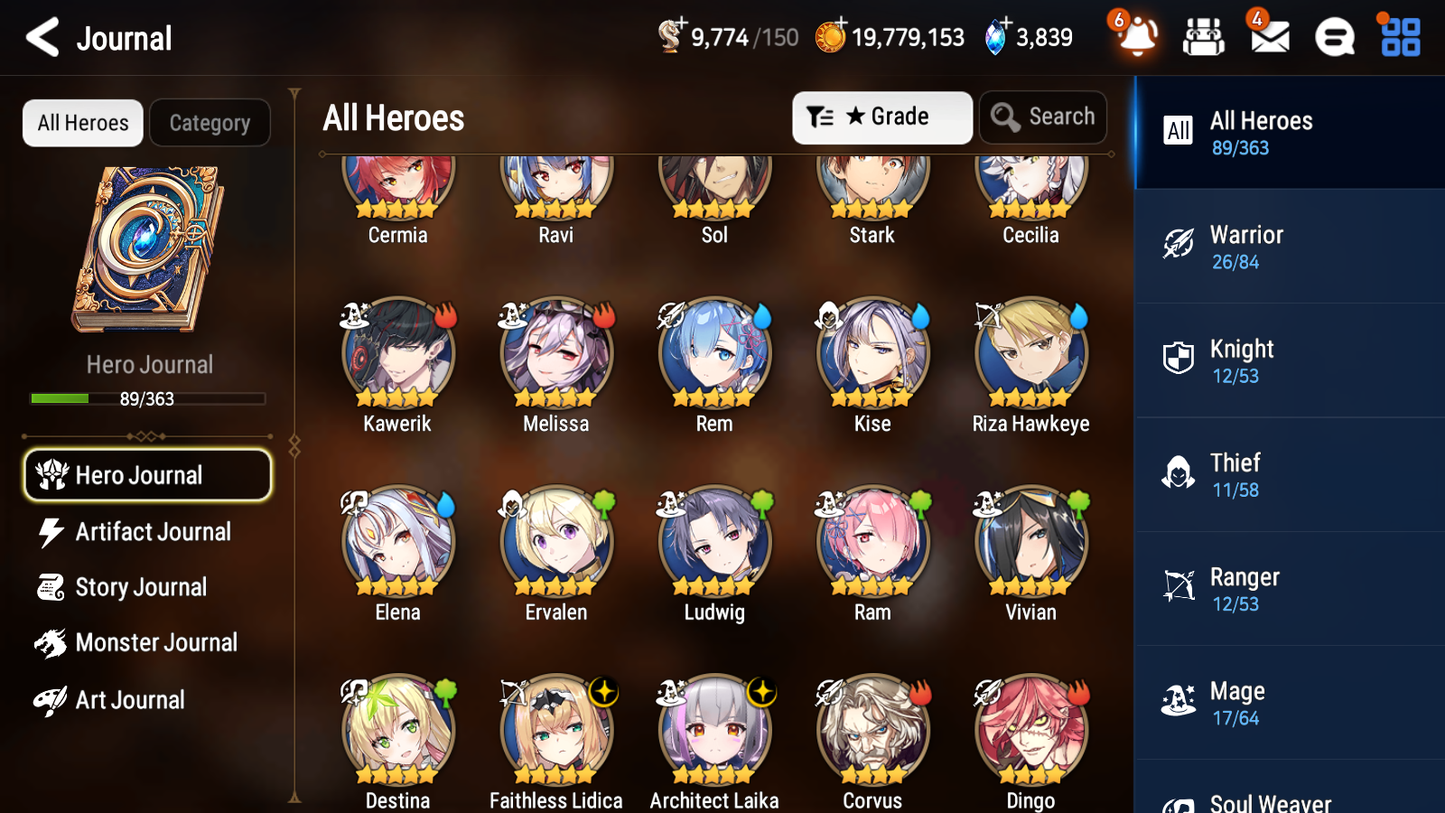Collapse the middle divider between panels
This screenshot has width=1445, height=813.
293,445
